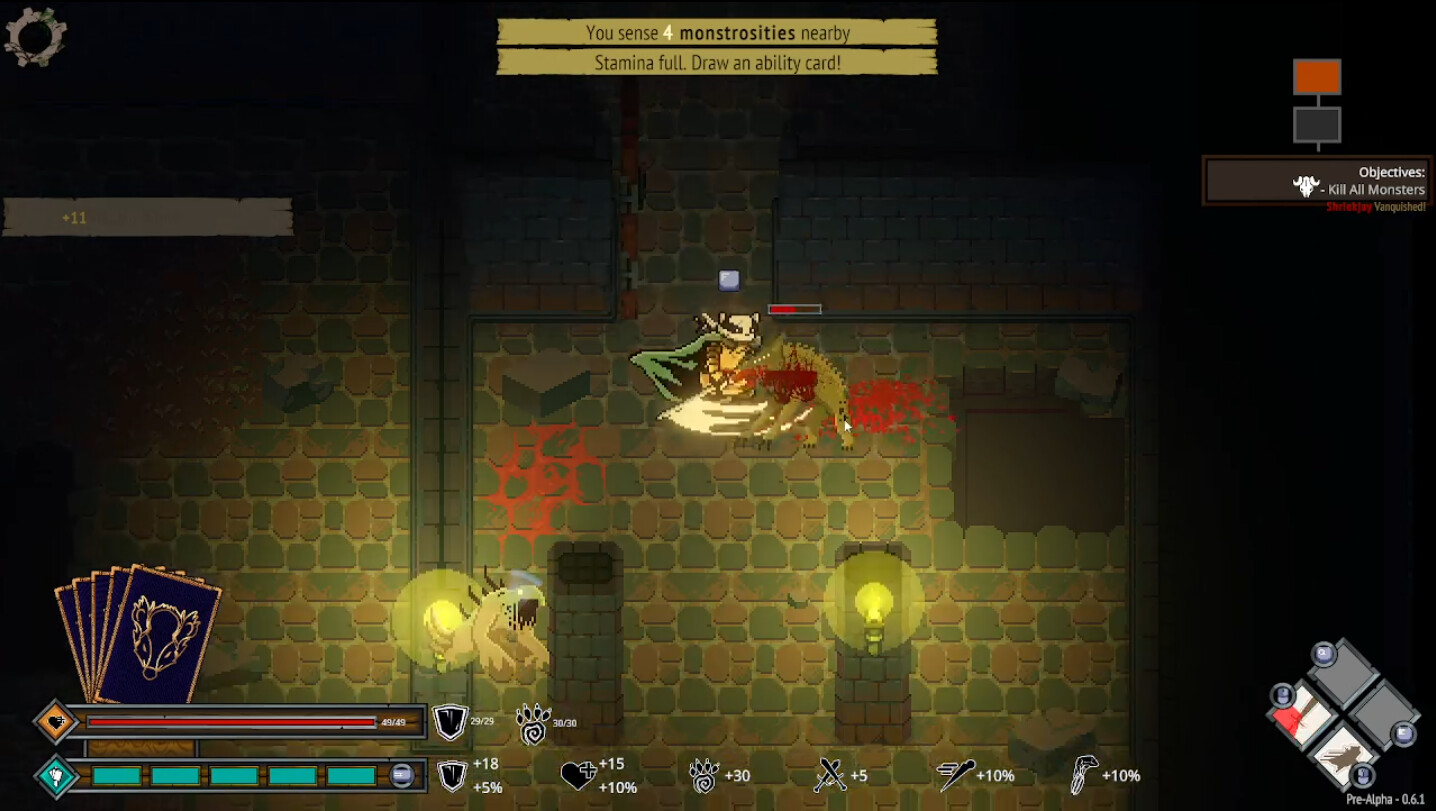The width and height of the screenshot is (1436, 811).
Task: Expand the Objectives panel on the right
Action: pos(1316,180)
